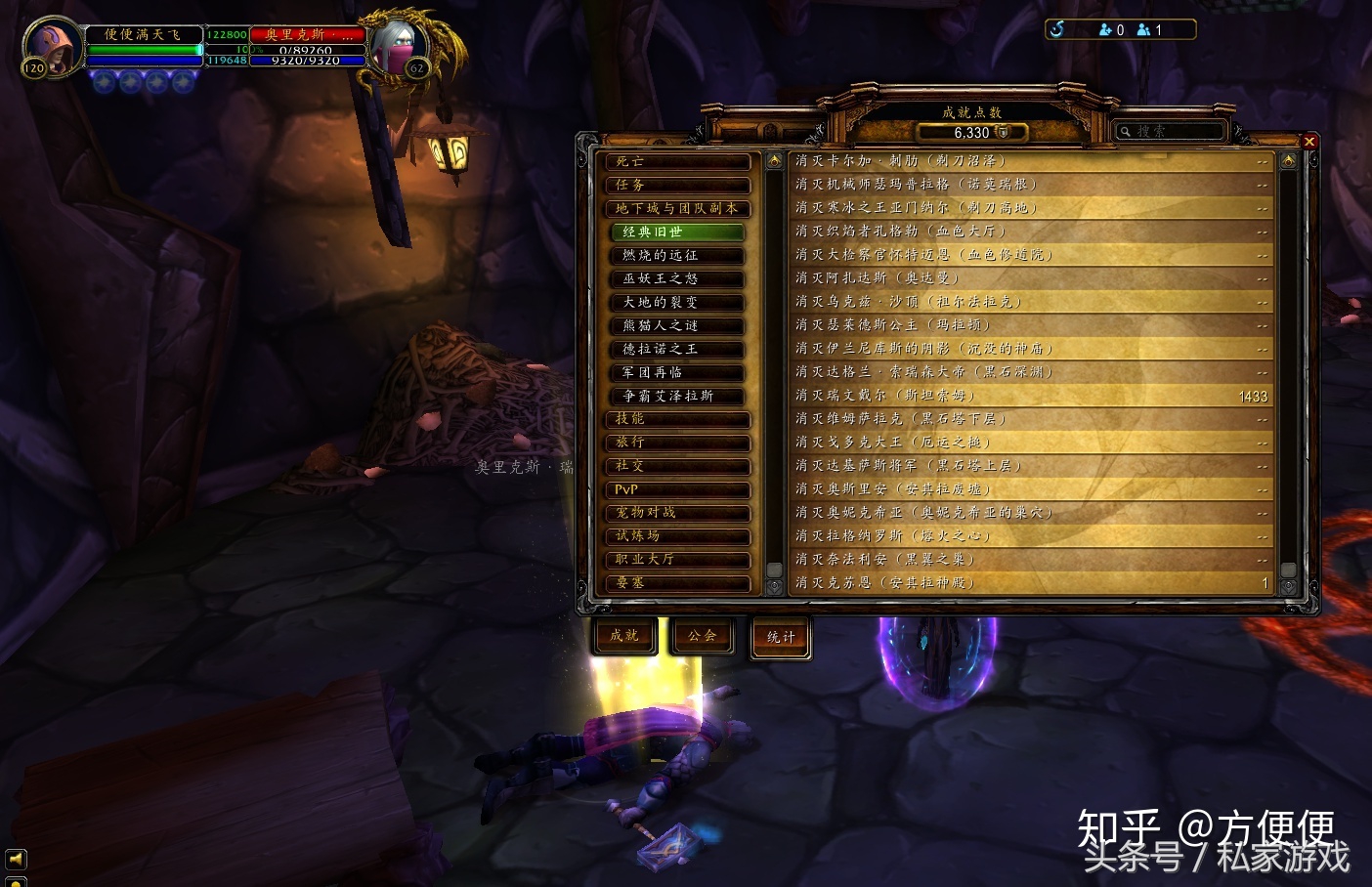The image size is (1372, 887).
Task: Show the 熊猫人之谜 subcategory
Action: point(677,326)
